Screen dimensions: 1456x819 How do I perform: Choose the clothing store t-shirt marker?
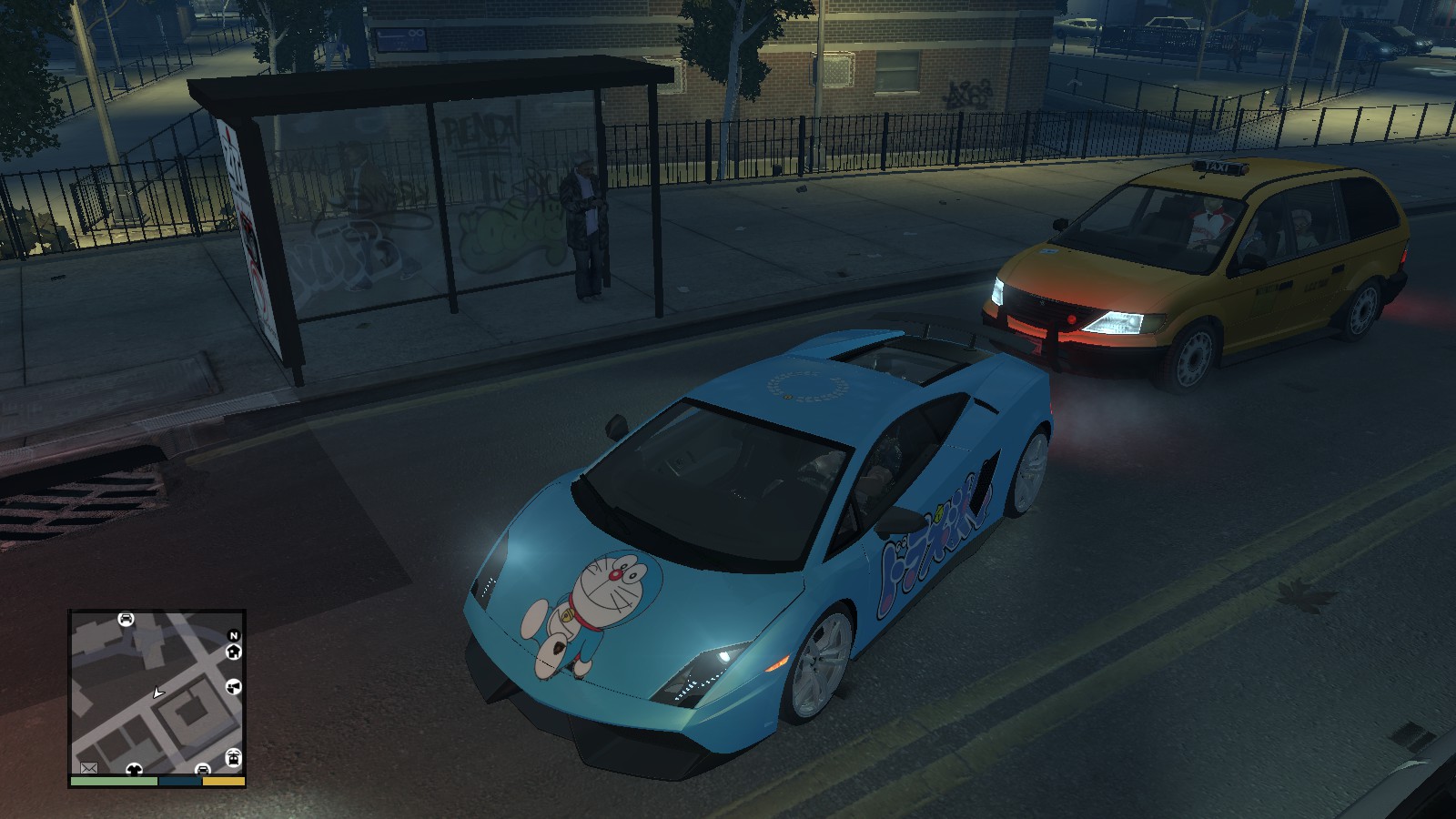click(134, 770)
